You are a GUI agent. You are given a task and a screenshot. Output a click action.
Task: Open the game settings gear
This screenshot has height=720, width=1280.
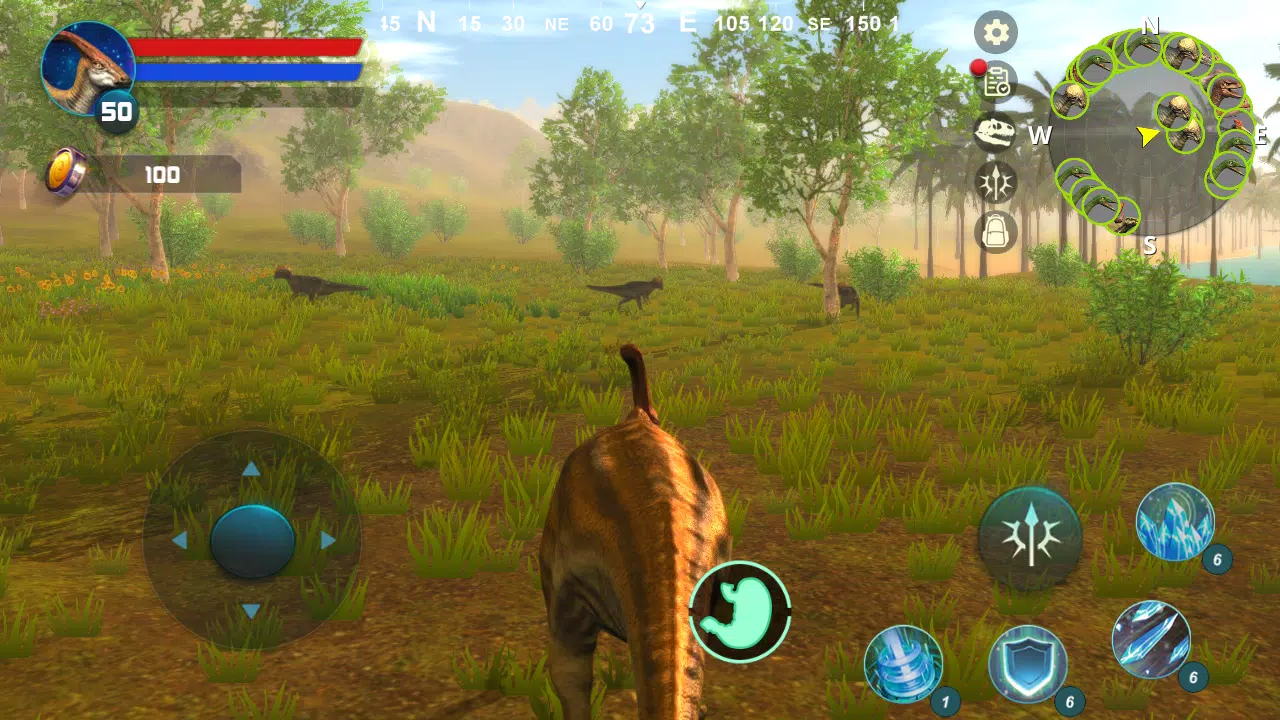[996, 33]
